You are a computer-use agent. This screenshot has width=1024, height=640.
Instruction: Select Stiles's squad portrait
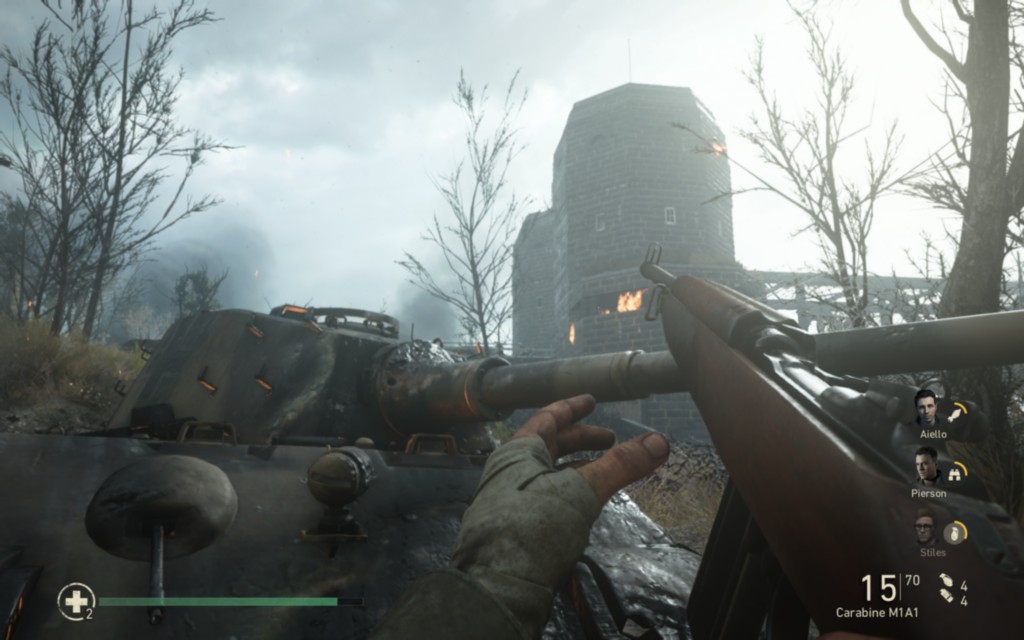tap(926, 526)
